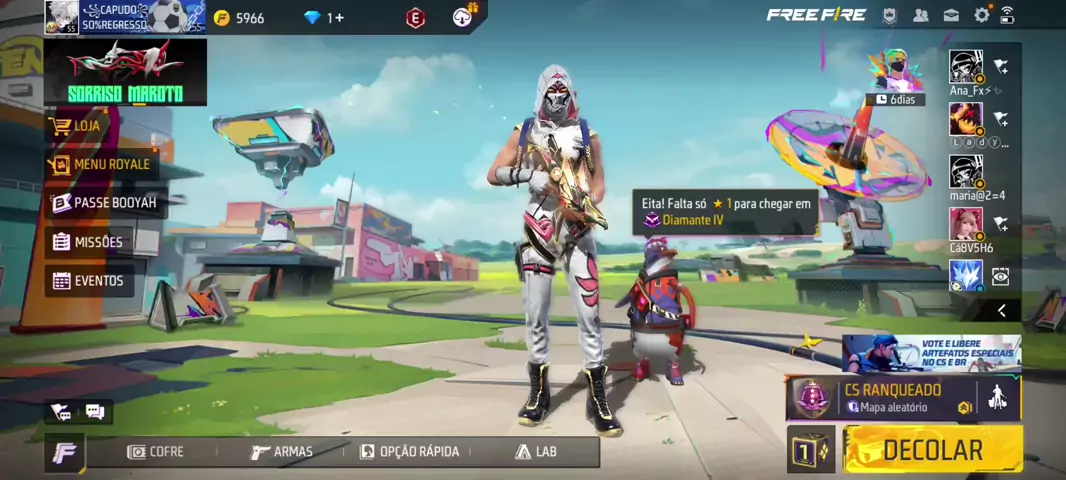Open the PASSE BOOYAH pass
The height and width of the screenshot is (480, 1066).
105,203
